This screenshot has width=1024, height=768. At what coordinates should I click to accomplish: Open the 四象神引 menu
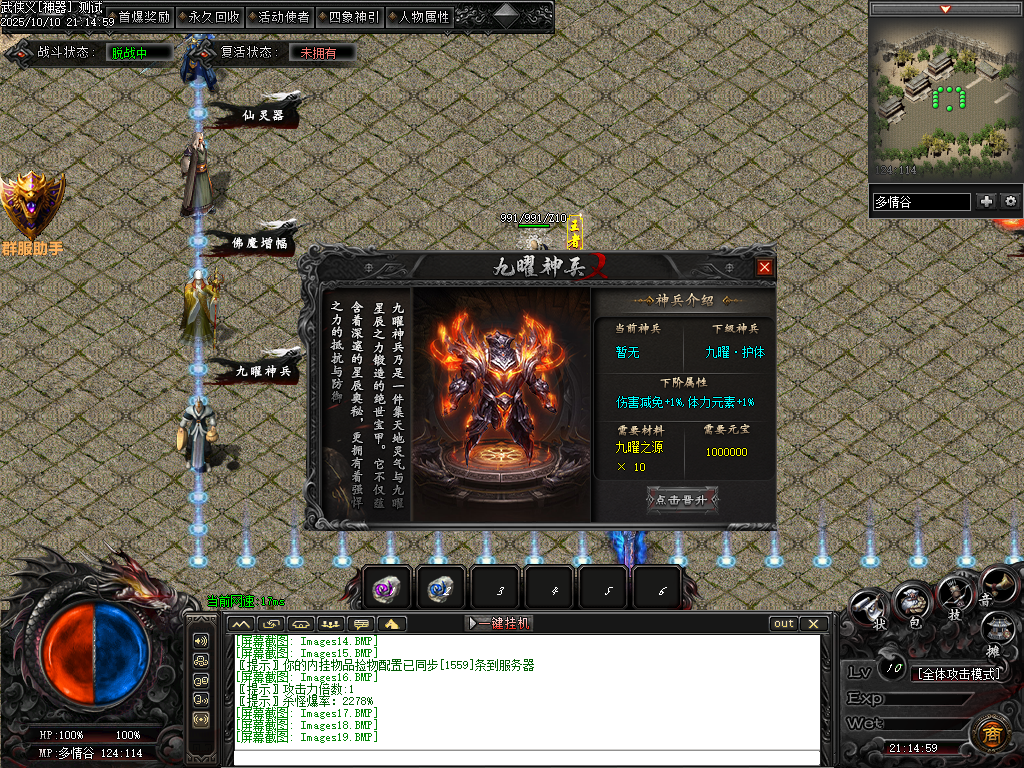353,17
